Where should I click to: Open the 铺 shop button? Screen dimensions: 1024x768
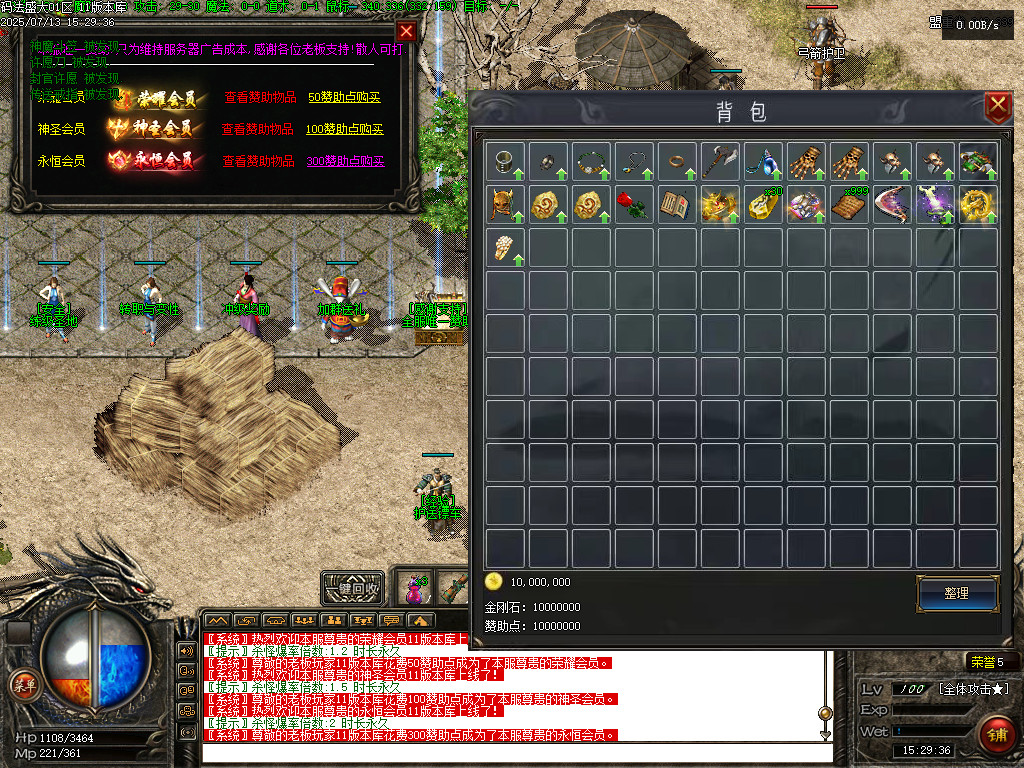coord(995,734)
